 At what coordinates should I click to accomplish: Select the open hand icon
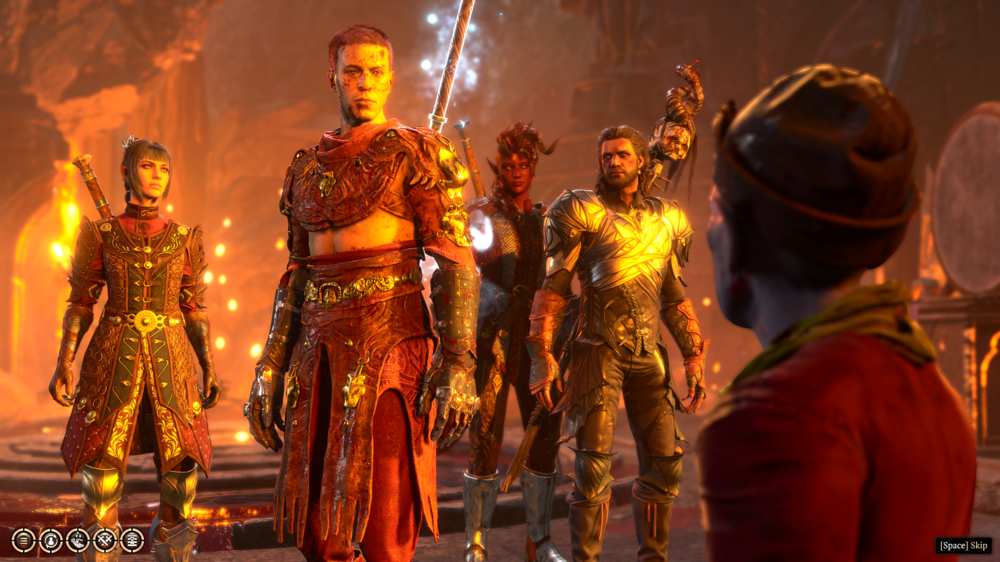78,540
